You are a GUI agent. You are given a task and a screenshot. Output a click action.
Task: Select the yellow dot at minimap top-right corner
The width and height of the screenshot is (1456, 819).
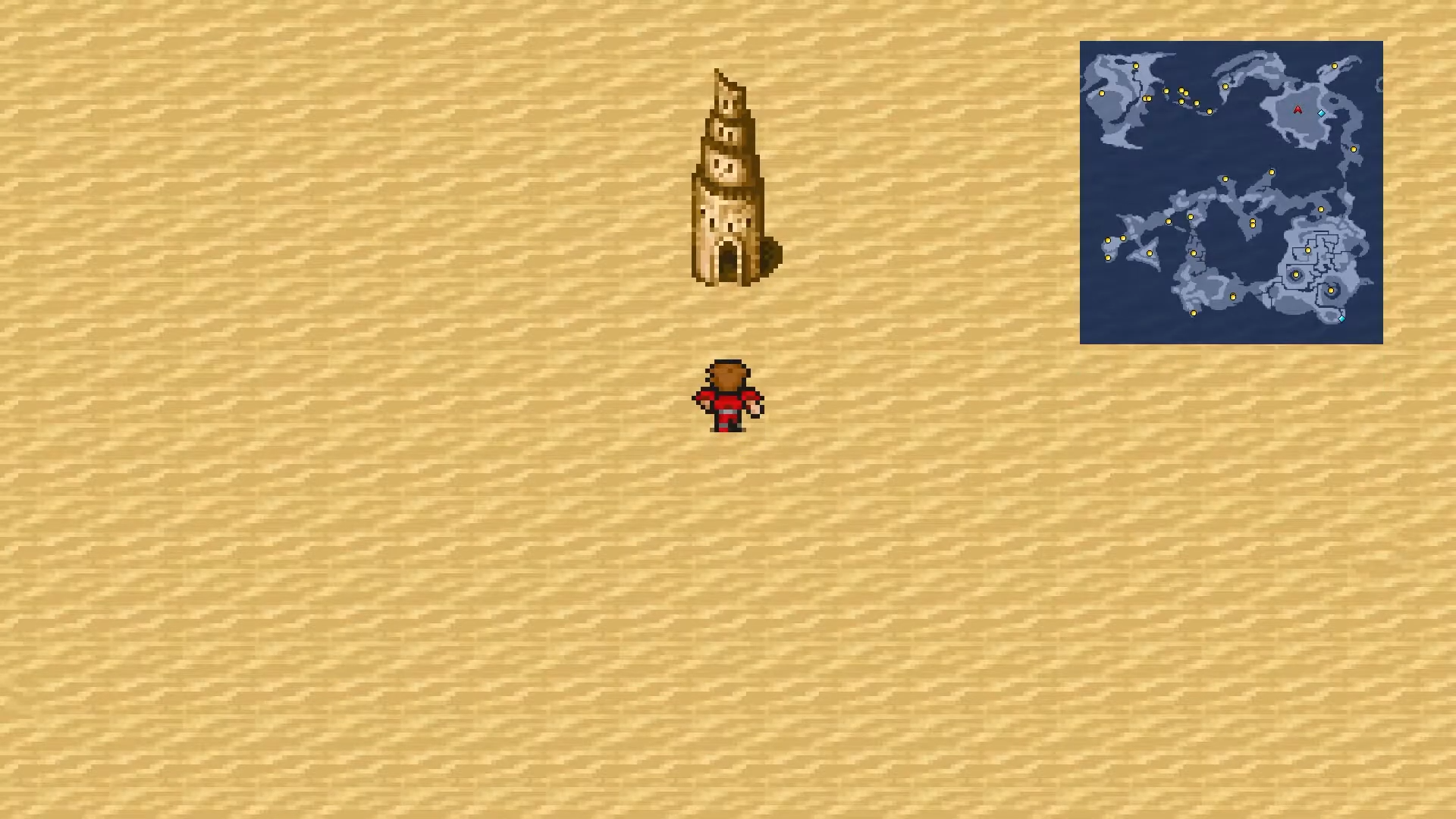(x=1334, y=65)
